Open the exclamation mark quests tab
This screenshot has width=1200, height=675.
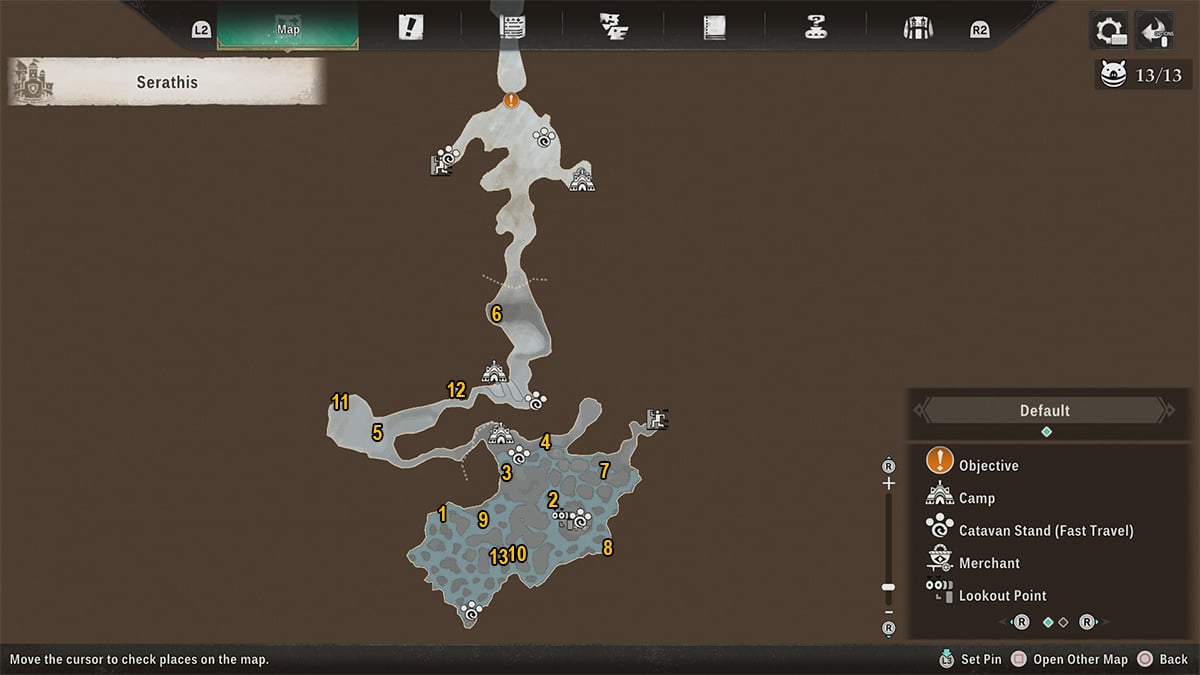tap(410, 27)
